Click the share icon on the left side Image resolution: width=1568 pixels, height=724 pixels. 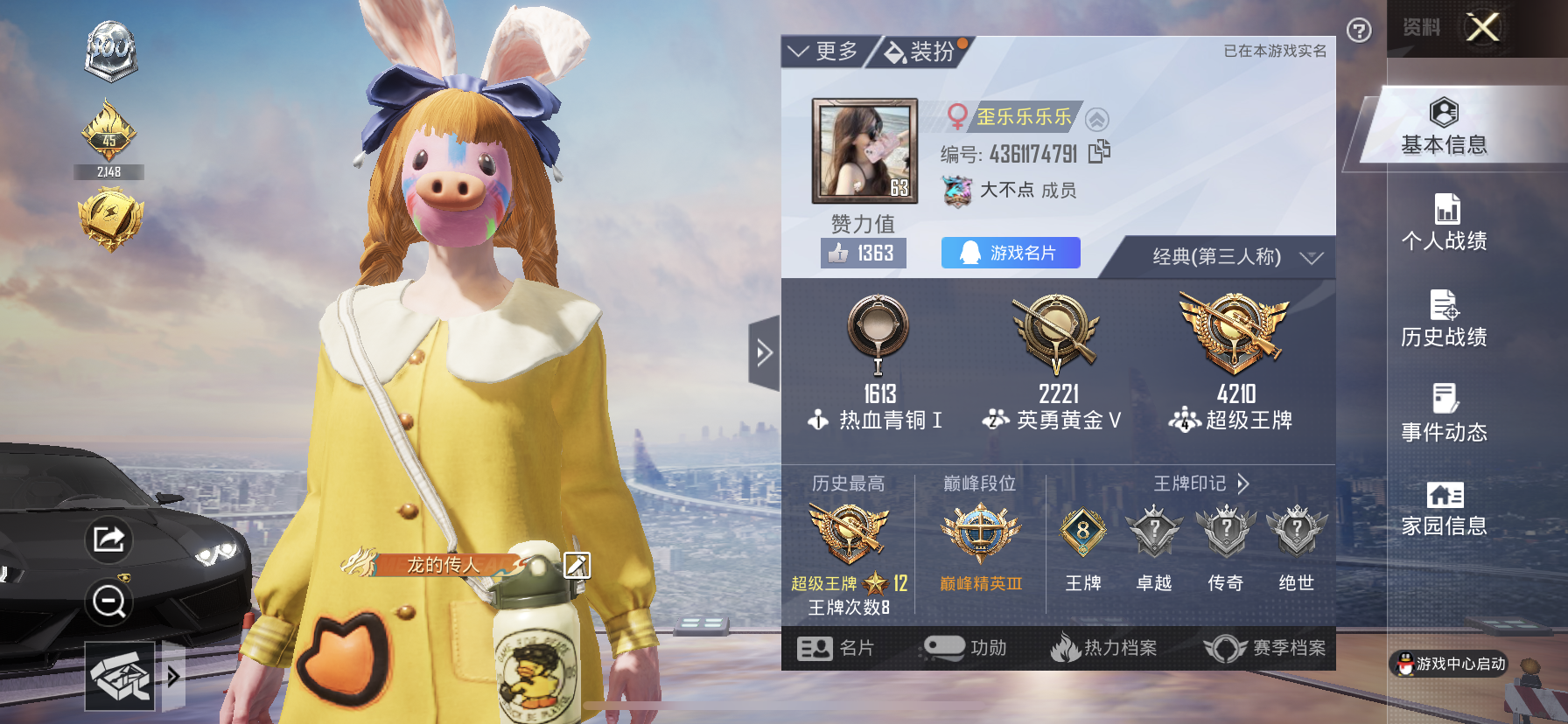(x=108, y=540)
